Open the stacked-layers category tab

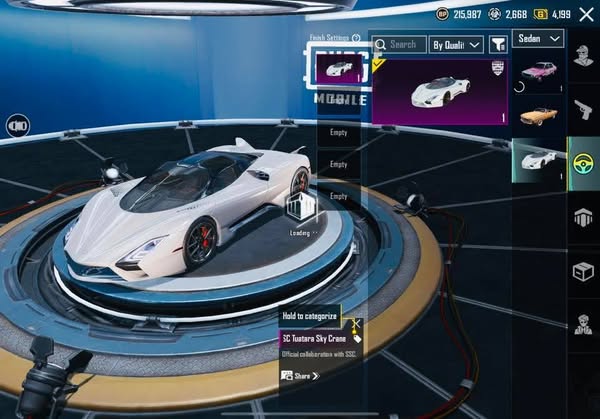coord(583,216)
